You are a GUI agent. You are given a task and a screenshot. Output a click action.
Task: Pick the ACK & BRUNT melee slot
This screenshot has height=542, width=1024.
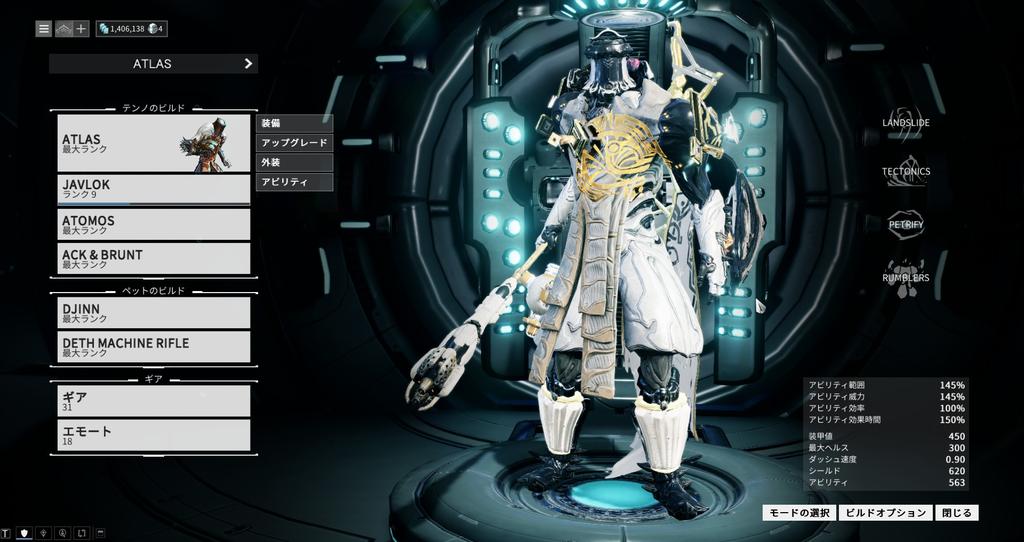click(153, 259)
